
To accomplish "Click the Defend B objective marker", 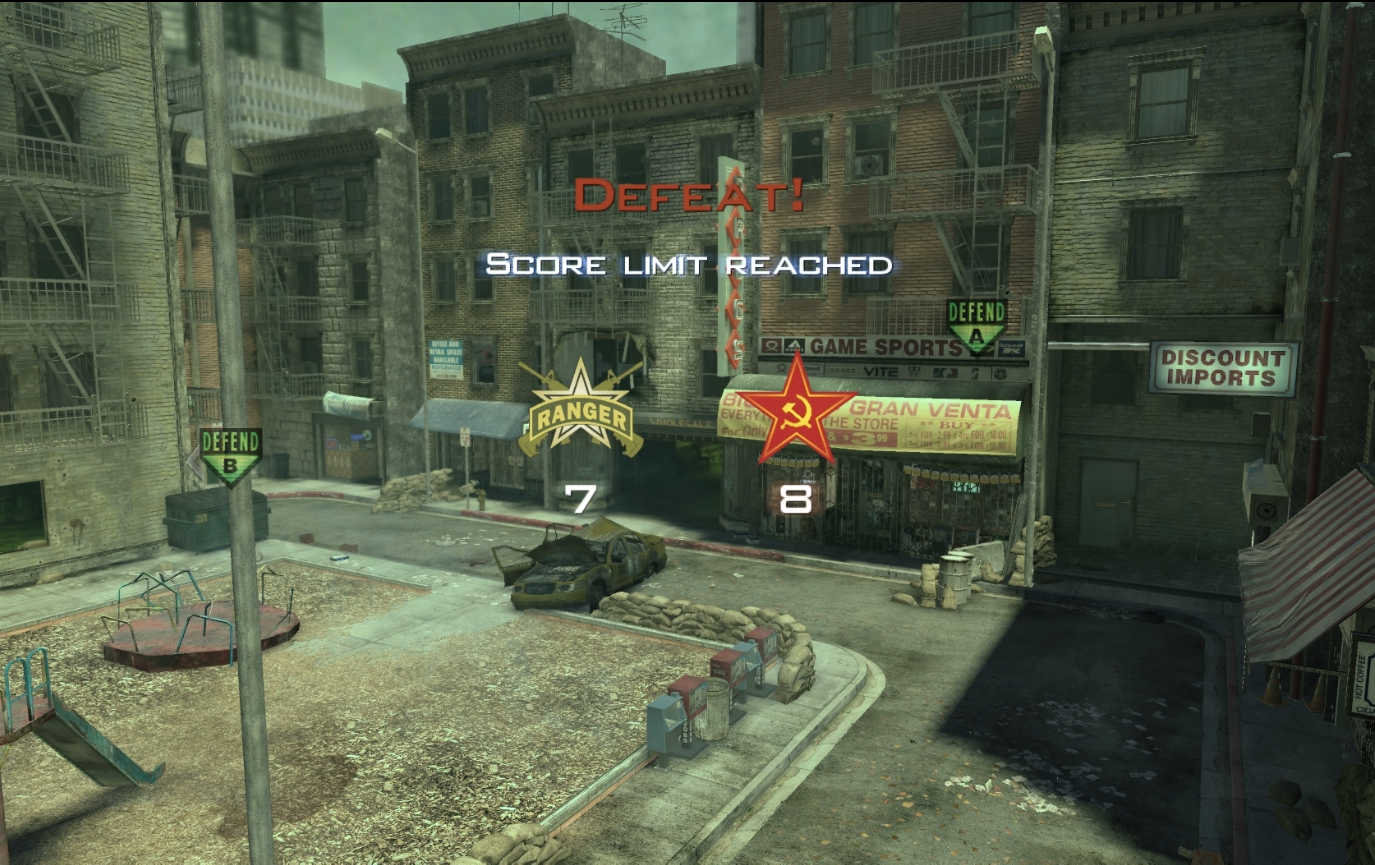I will click(x=230, y=455).
